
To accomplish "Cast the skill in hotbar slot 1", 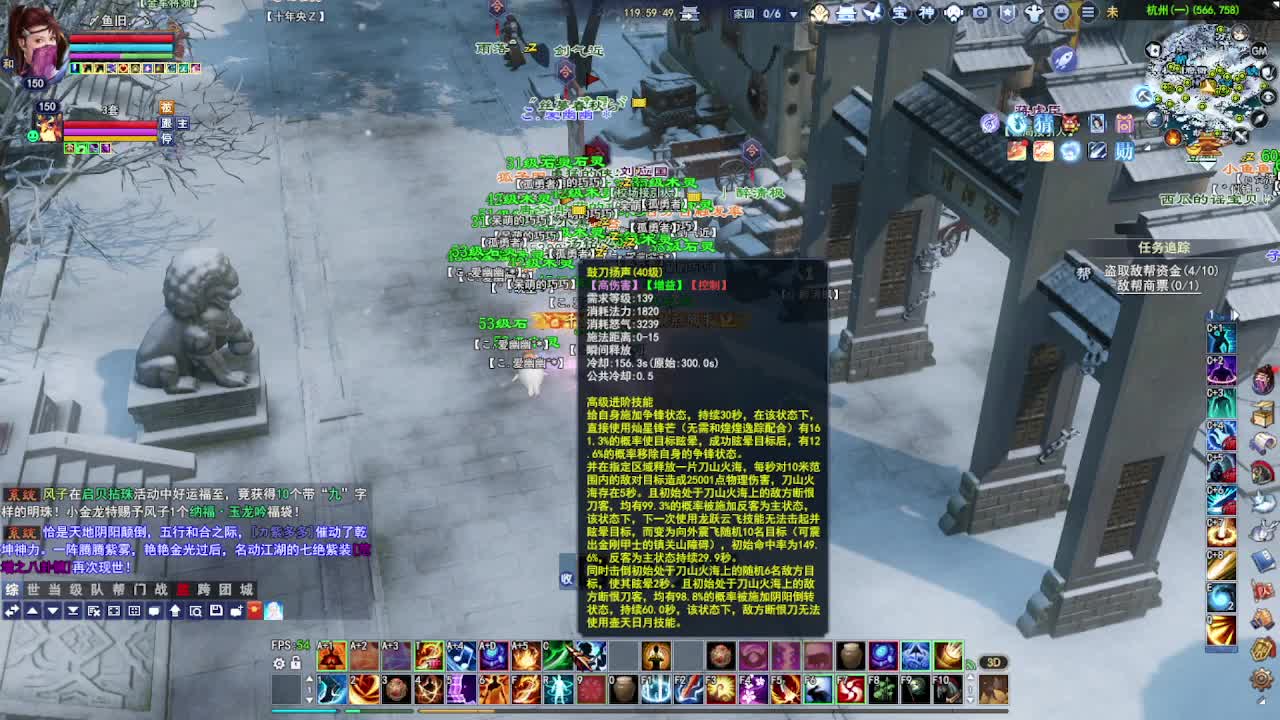I will click(x=329, y=688).
